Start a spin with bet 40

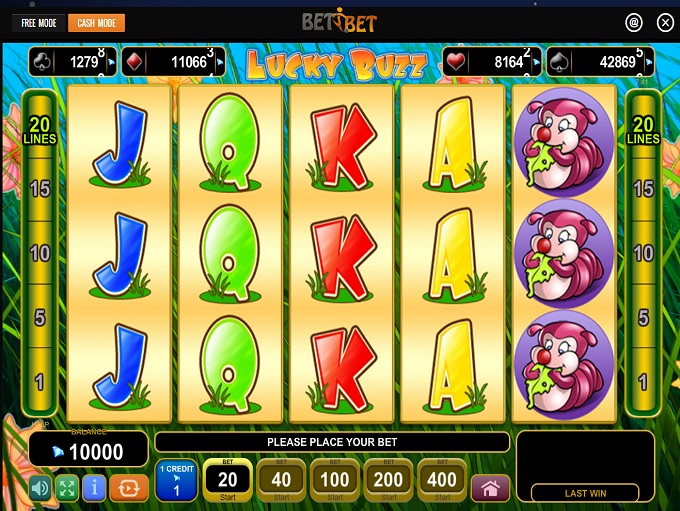point(281,481)
